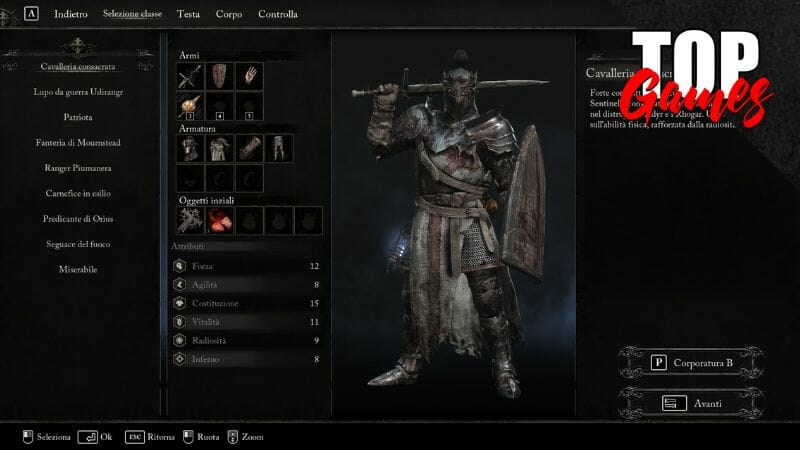The width and height of the screenshot is (800, 450).
Task: Select the Carnefice in esilio class
Action: coord(78,194)
